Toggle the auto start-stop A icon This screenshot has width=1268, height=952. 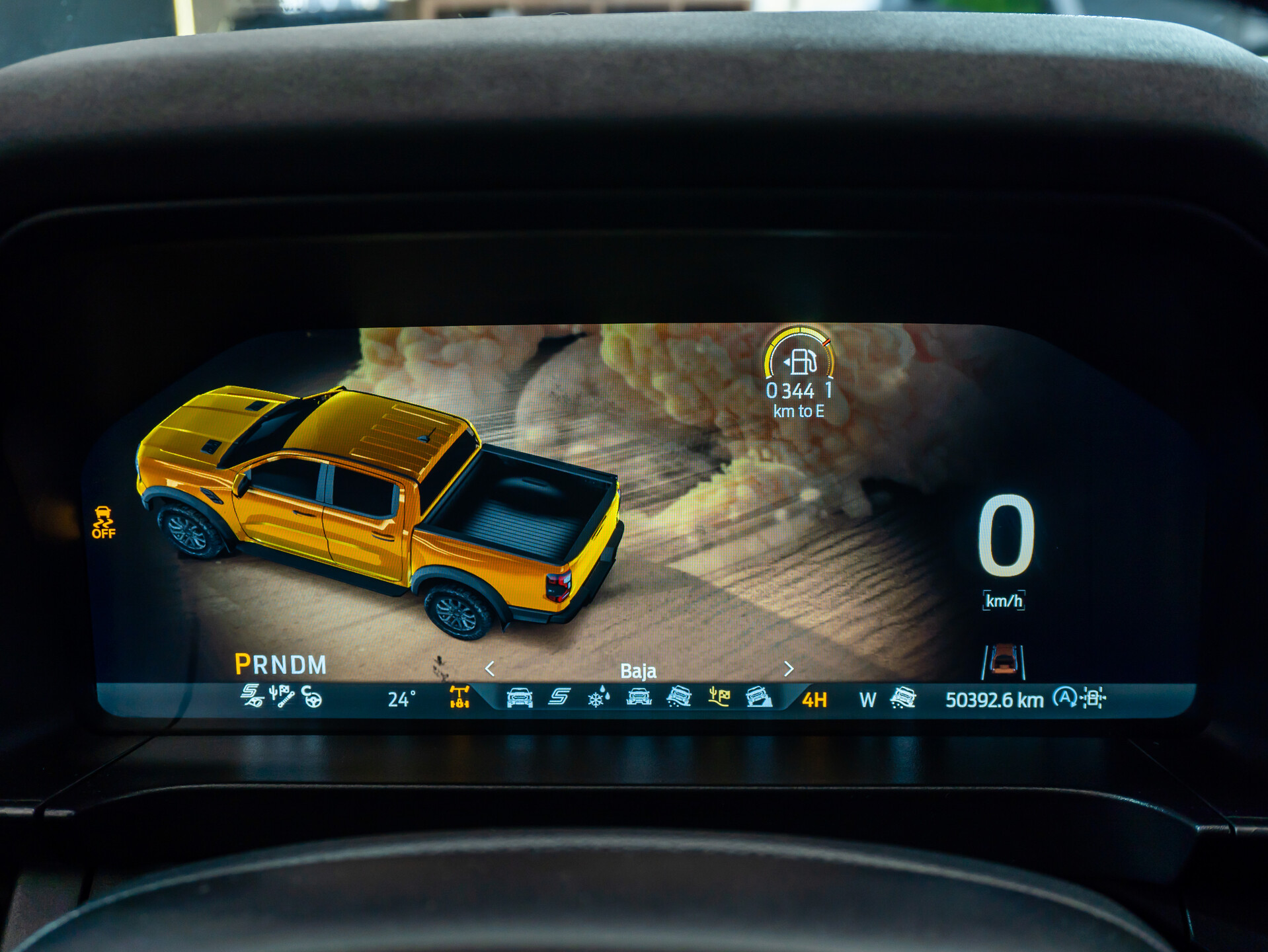coord(1064,697)
